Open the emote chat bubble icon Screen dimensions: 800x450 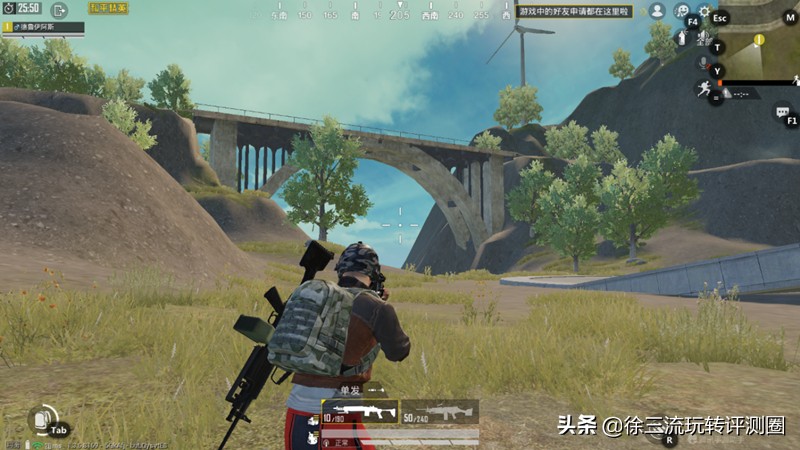tap(682, 11)
